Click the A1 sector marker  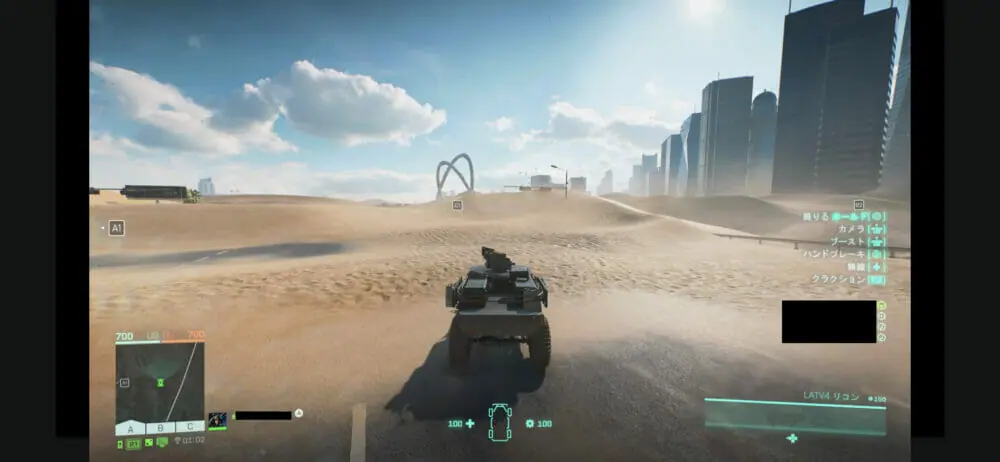coord(116,228)
